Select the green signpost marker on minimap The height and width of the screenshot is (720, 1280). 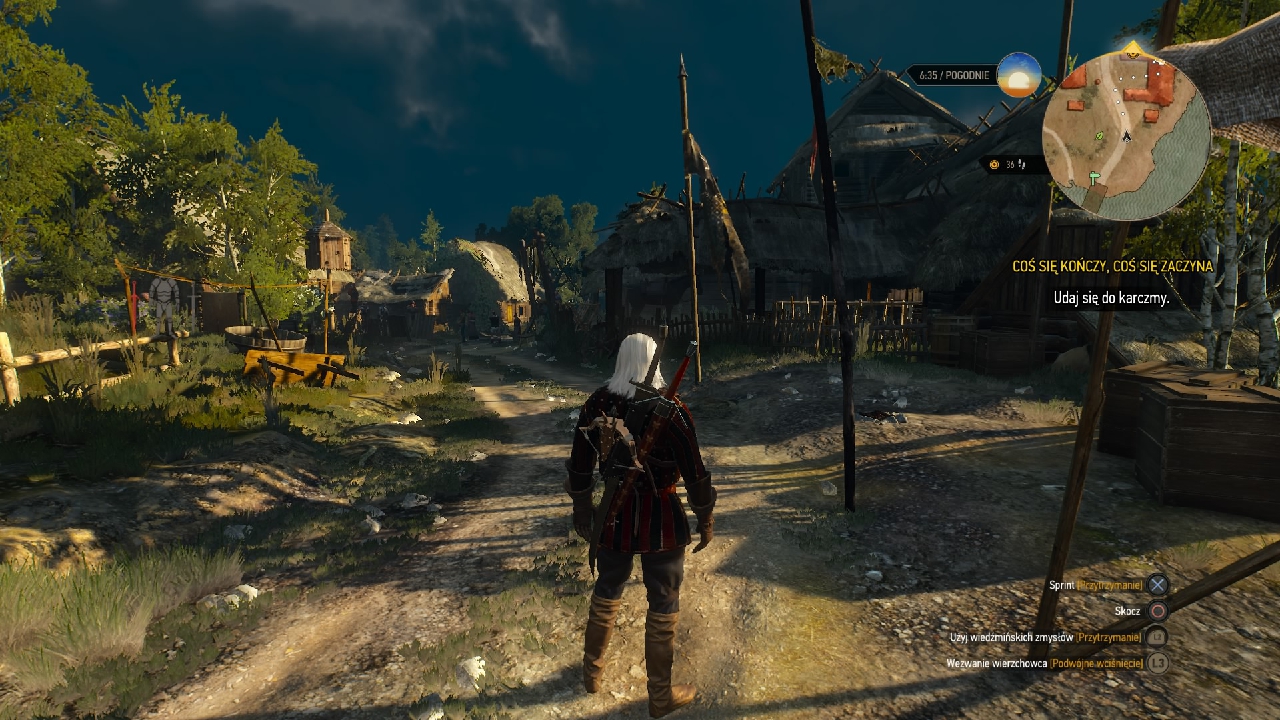tap(1092, 177)
